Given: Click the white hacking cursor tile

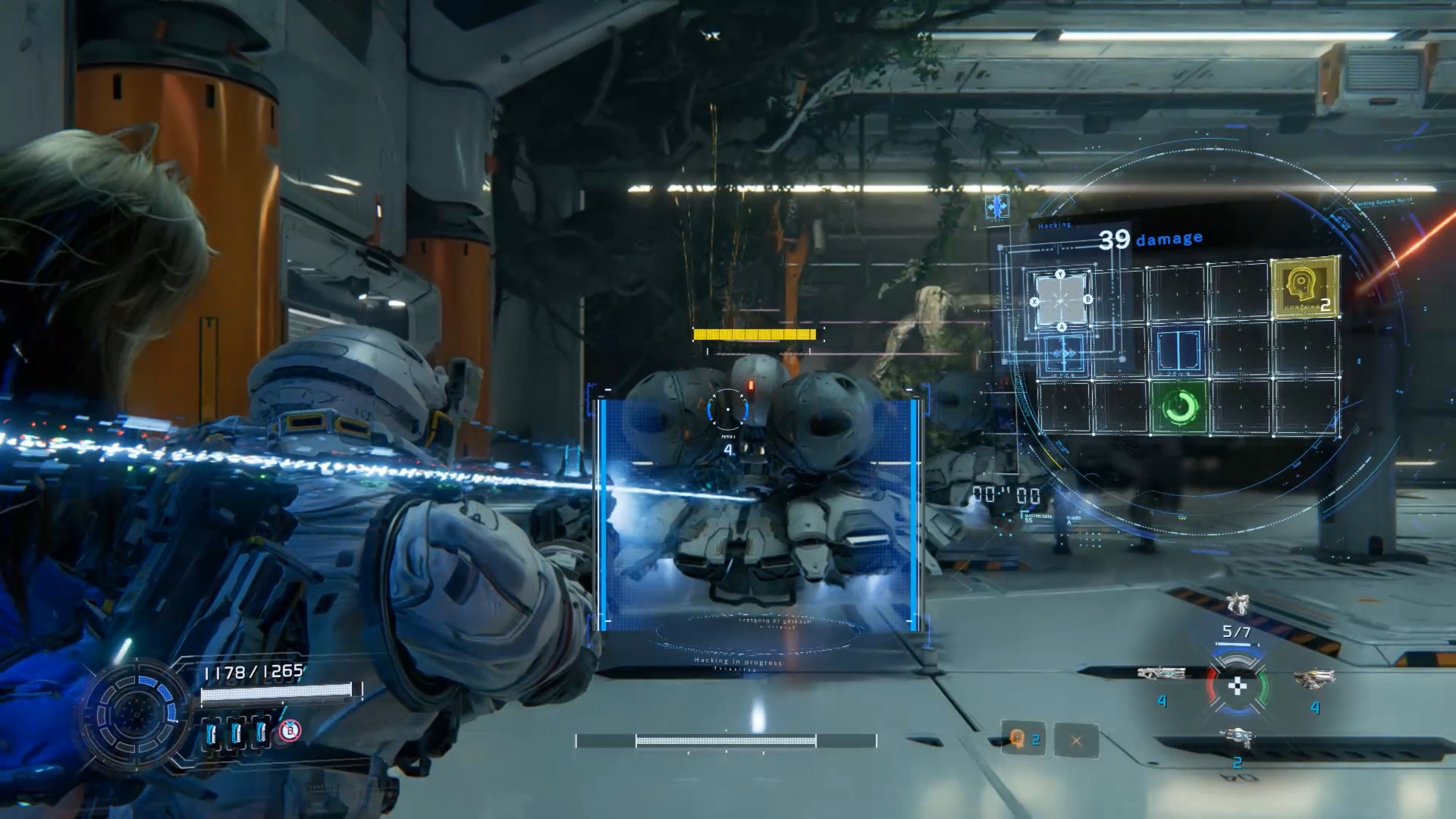Looking at the screenshot, I should click(x=1061, y=300).
